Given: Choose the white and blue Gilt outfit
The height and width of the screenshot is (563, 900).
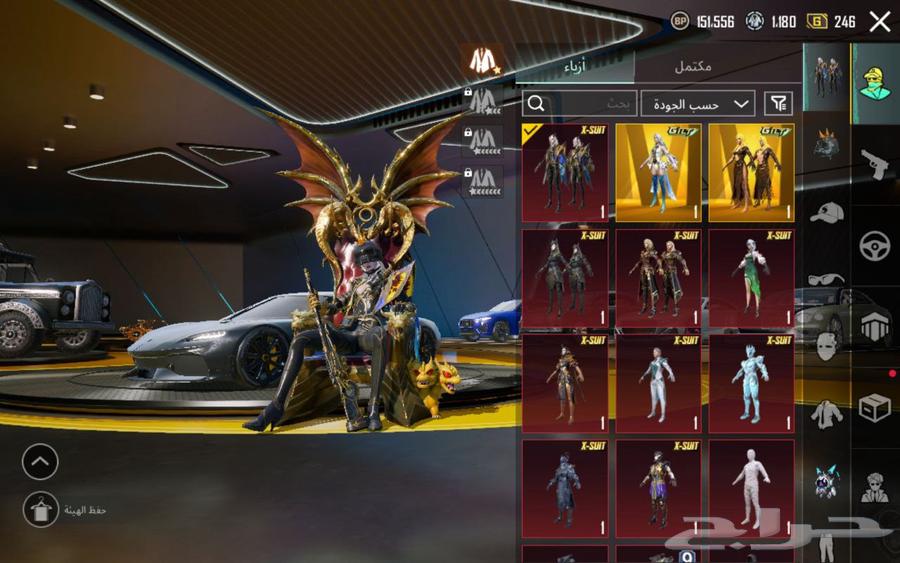Looking at the screenshot, I should click(x=658, y=172).
